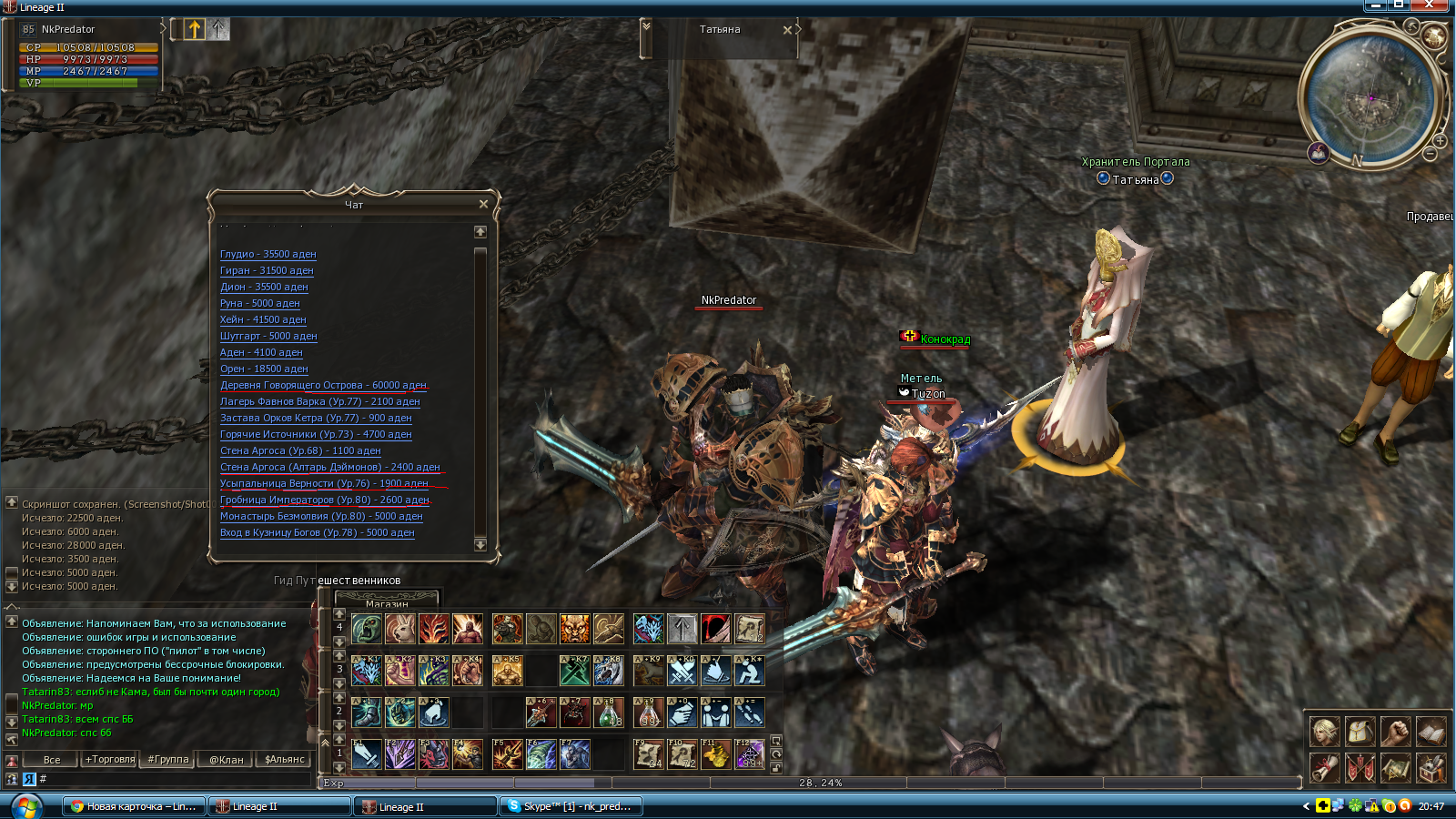Use the green potion hotbar slot
The width and height of the screenshot is (1456, 819).
pyautogui.click(x=609, y=713)
